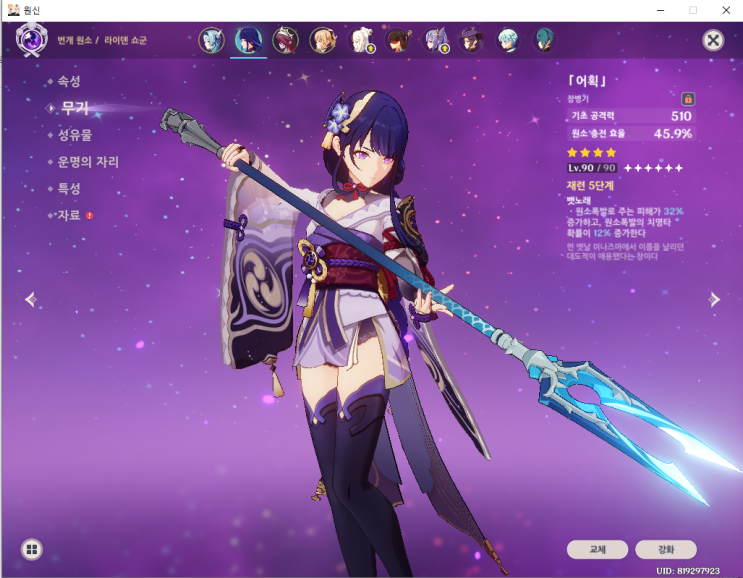
Task: Pick the white-haired character portrait
Action: coord(360,41)
